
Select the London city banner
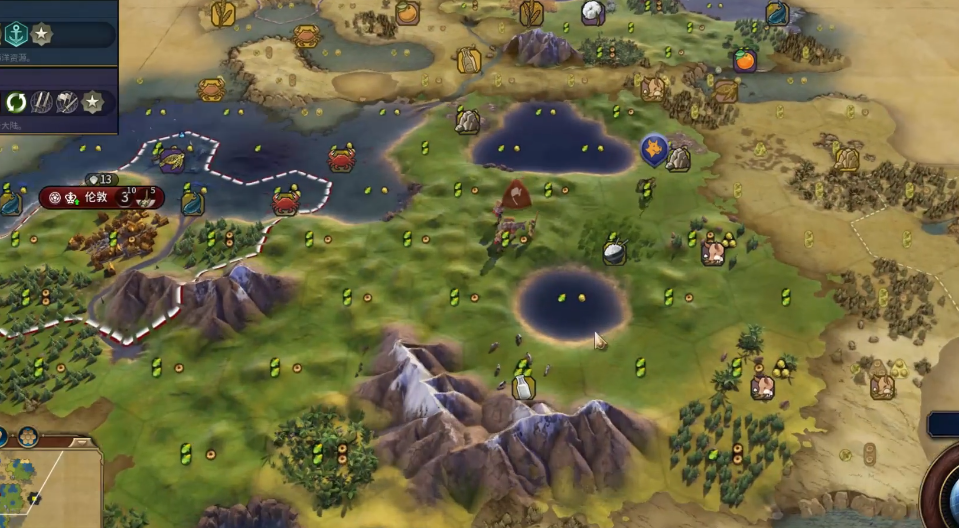(x=95, y=197)
